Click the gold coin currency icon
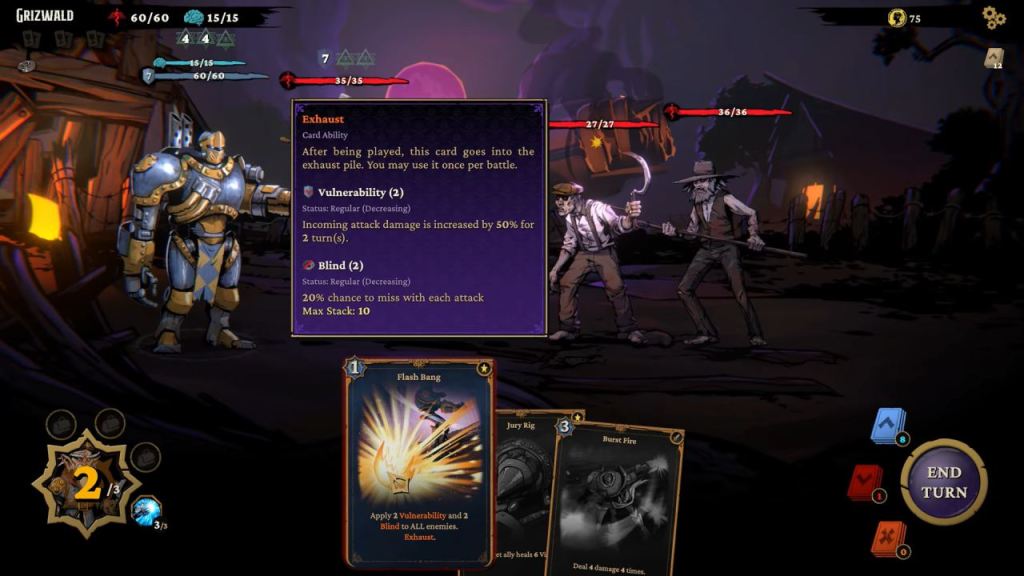The width and height of the screenshot is (1024, 576). point(895,18)
